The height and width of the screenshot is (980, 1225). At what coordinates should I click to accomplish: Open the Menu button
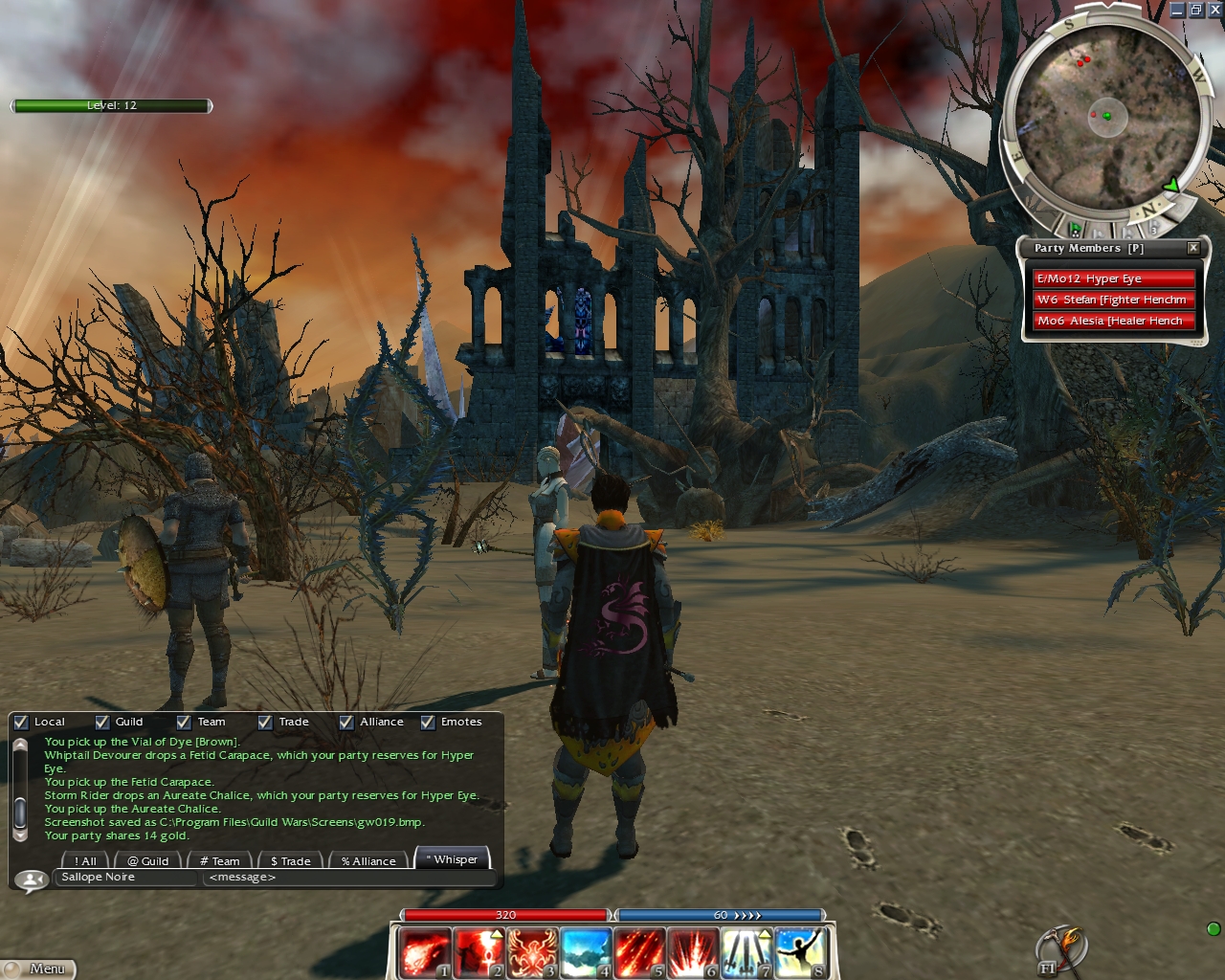point(39,969)
